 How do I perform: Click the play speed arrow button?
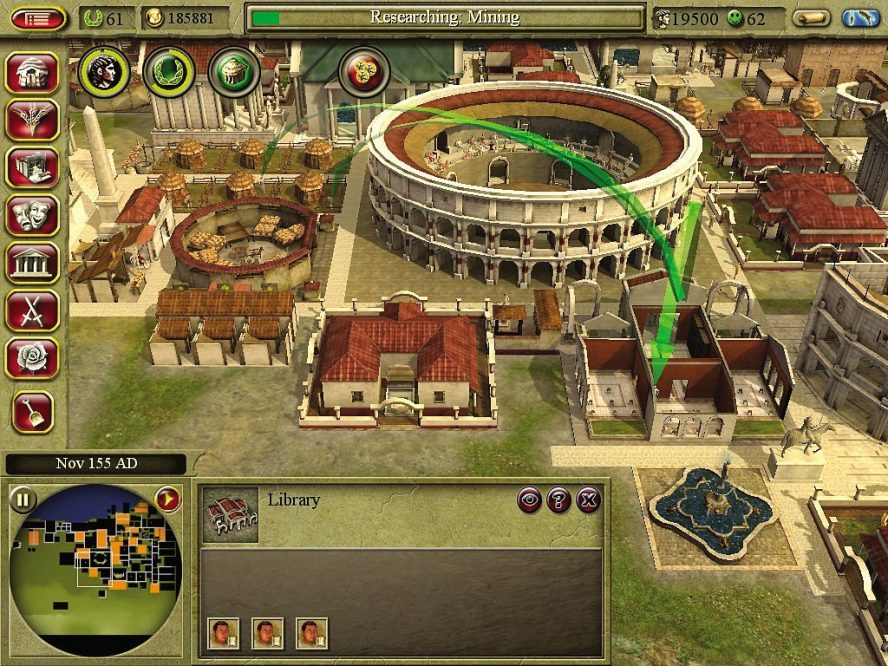[x=167, y=498]
